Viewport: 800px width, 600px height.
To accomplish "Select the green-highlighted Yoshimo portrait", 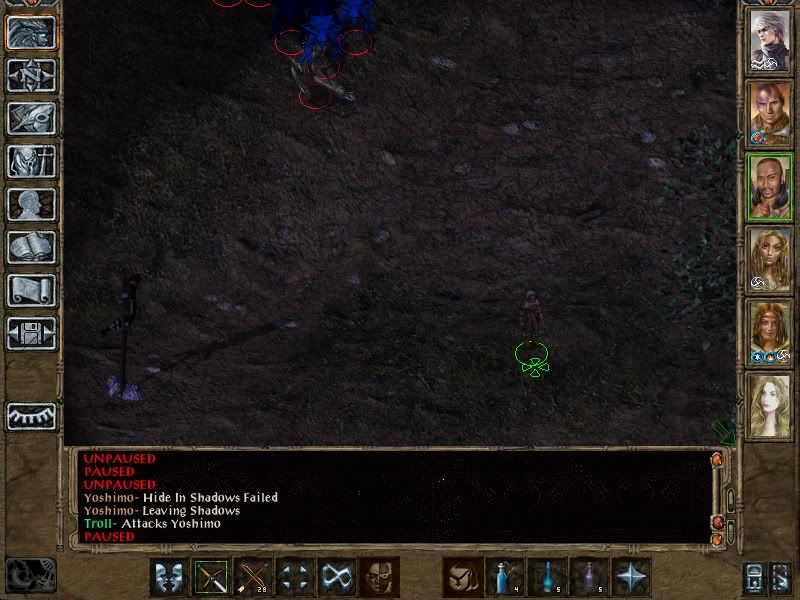I will pos(771,185).
